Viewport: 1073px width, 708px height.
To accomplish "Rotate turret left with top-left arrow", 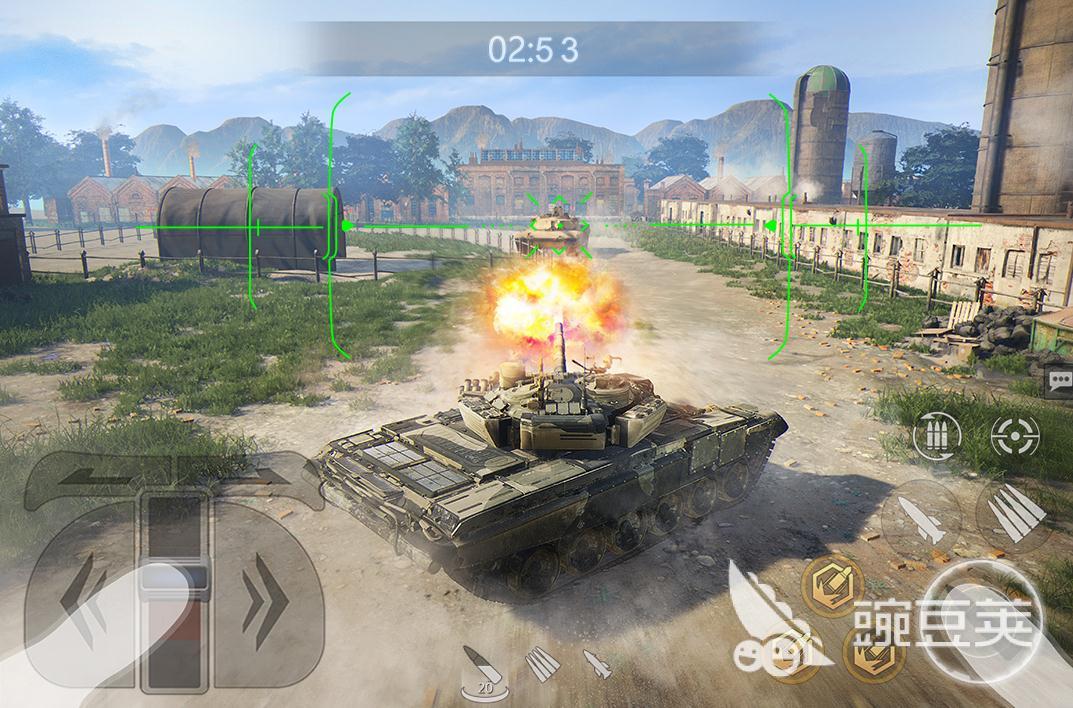I will (90, 477).
